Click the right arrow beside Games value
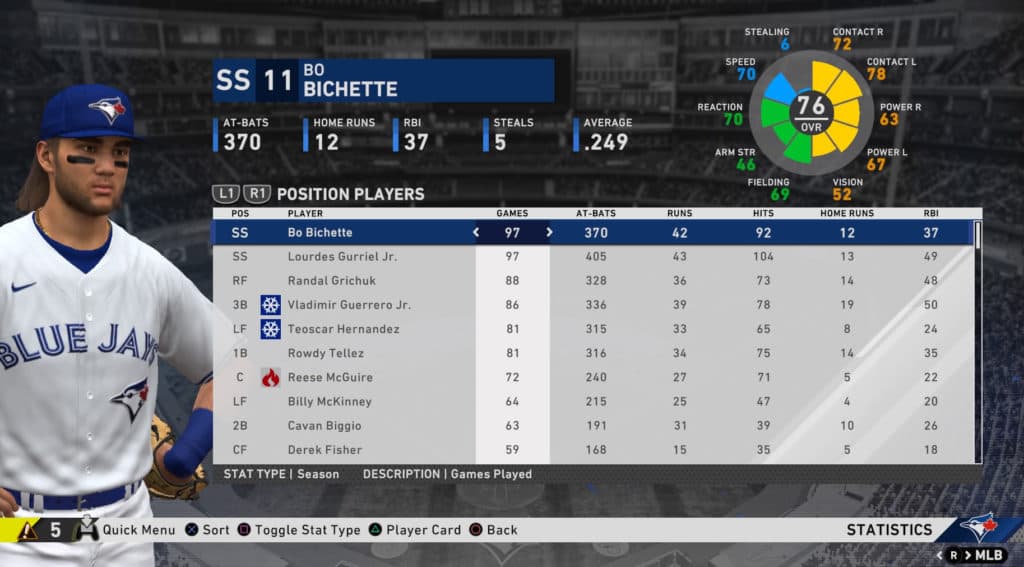Image resolution: width=1024 pixels, height=567 pixels. point(548,233)
